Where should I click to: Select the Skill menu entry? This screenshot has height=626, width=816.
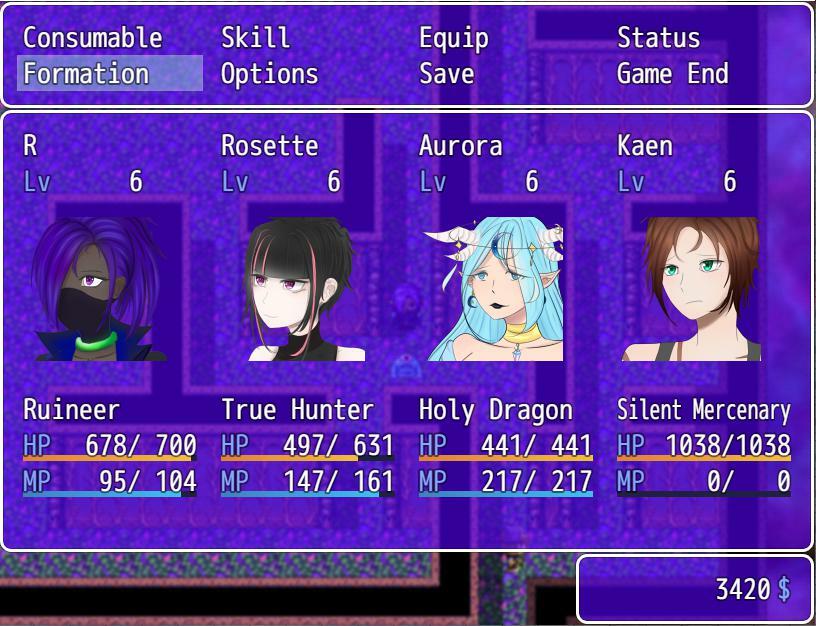pyautogui.click(x=256, y=38)
